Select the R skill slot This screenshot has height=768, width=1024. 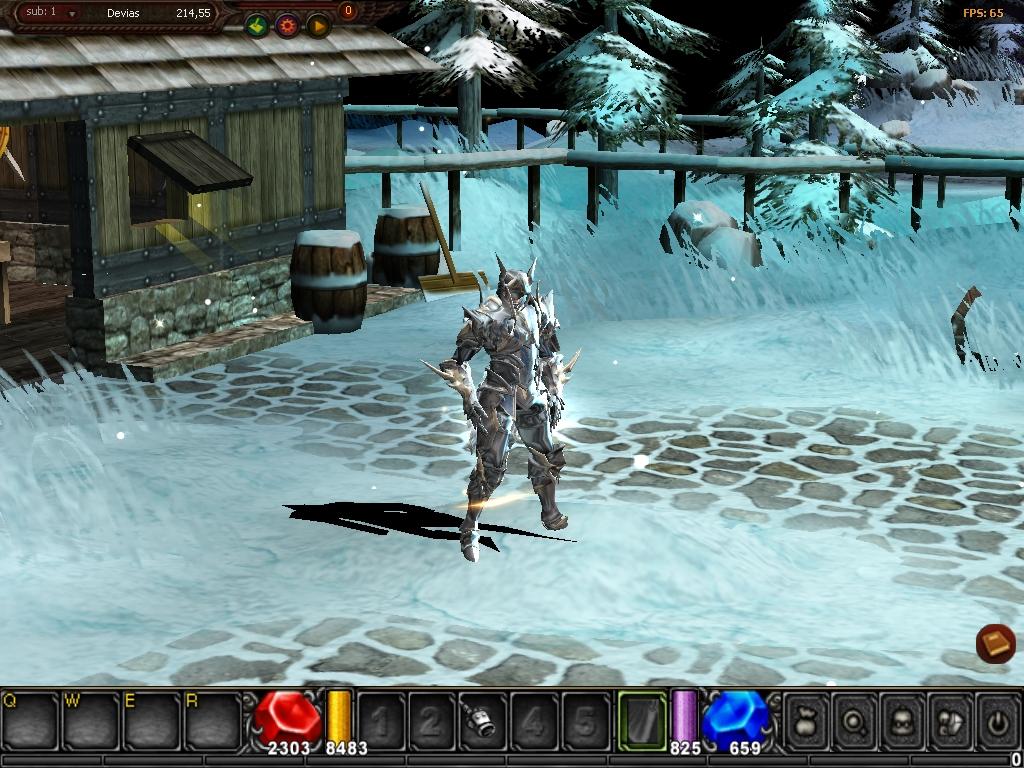[x=212, y=719]
